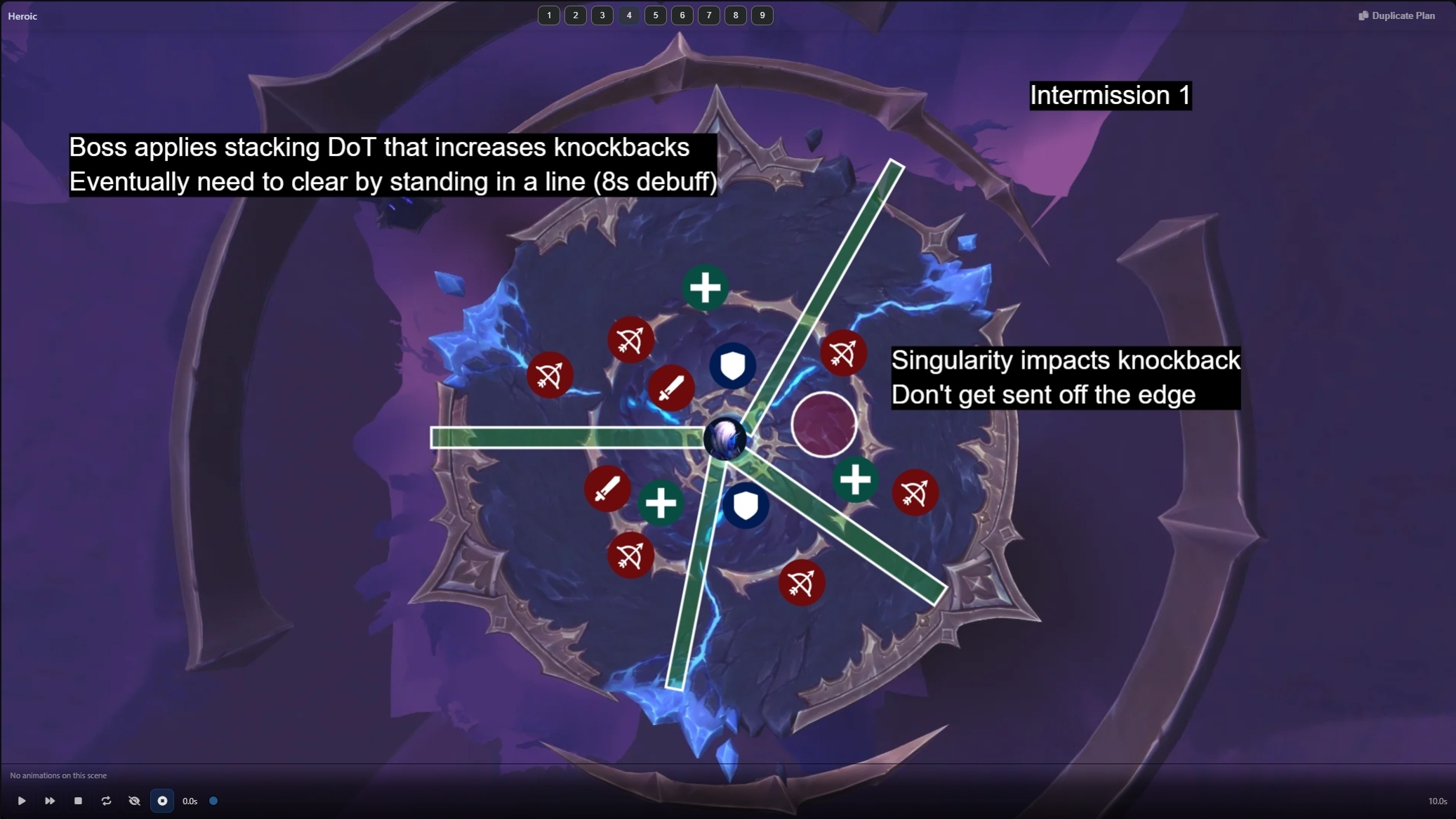Screen dimensions: 1456x819
Task: Click the shield marker below the boss
Action: click(x=746, y=505)
